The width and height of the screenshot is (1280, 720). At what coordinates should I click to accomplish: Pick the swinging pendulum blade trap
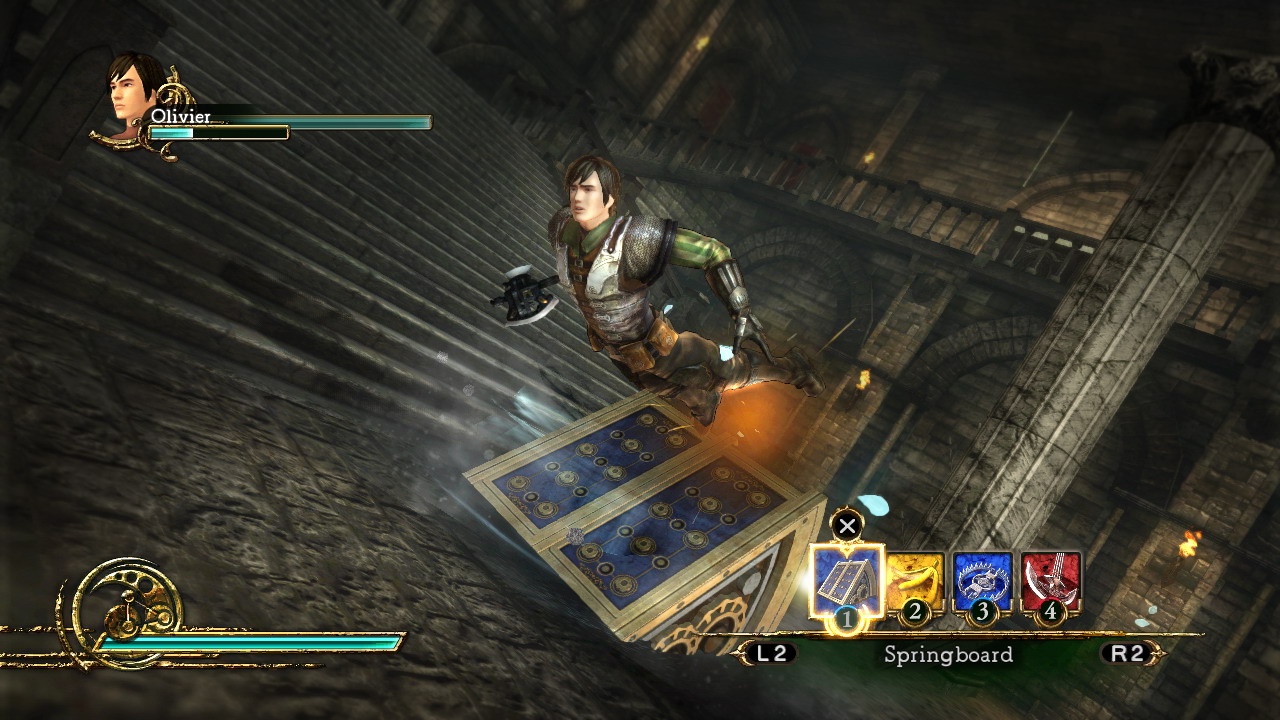(1050, 582)
